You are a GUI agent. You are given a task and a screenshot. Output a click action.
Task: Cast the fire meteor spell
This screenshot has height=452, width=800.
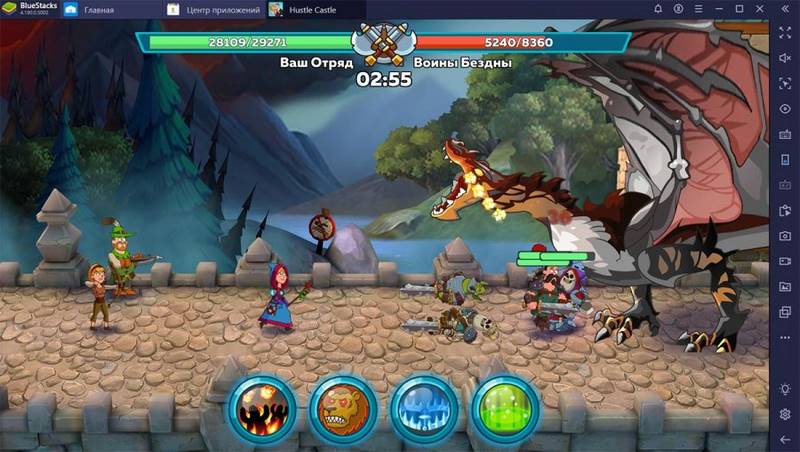(x=262, y=408)
